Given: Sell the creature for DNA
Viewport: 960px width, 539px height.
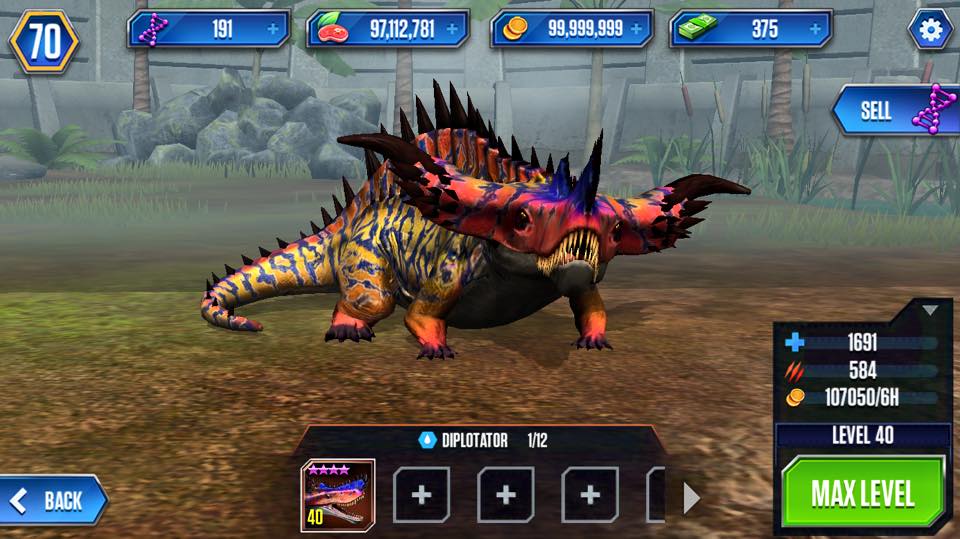Looking at the screenshot, I should [x=895, y=111].
